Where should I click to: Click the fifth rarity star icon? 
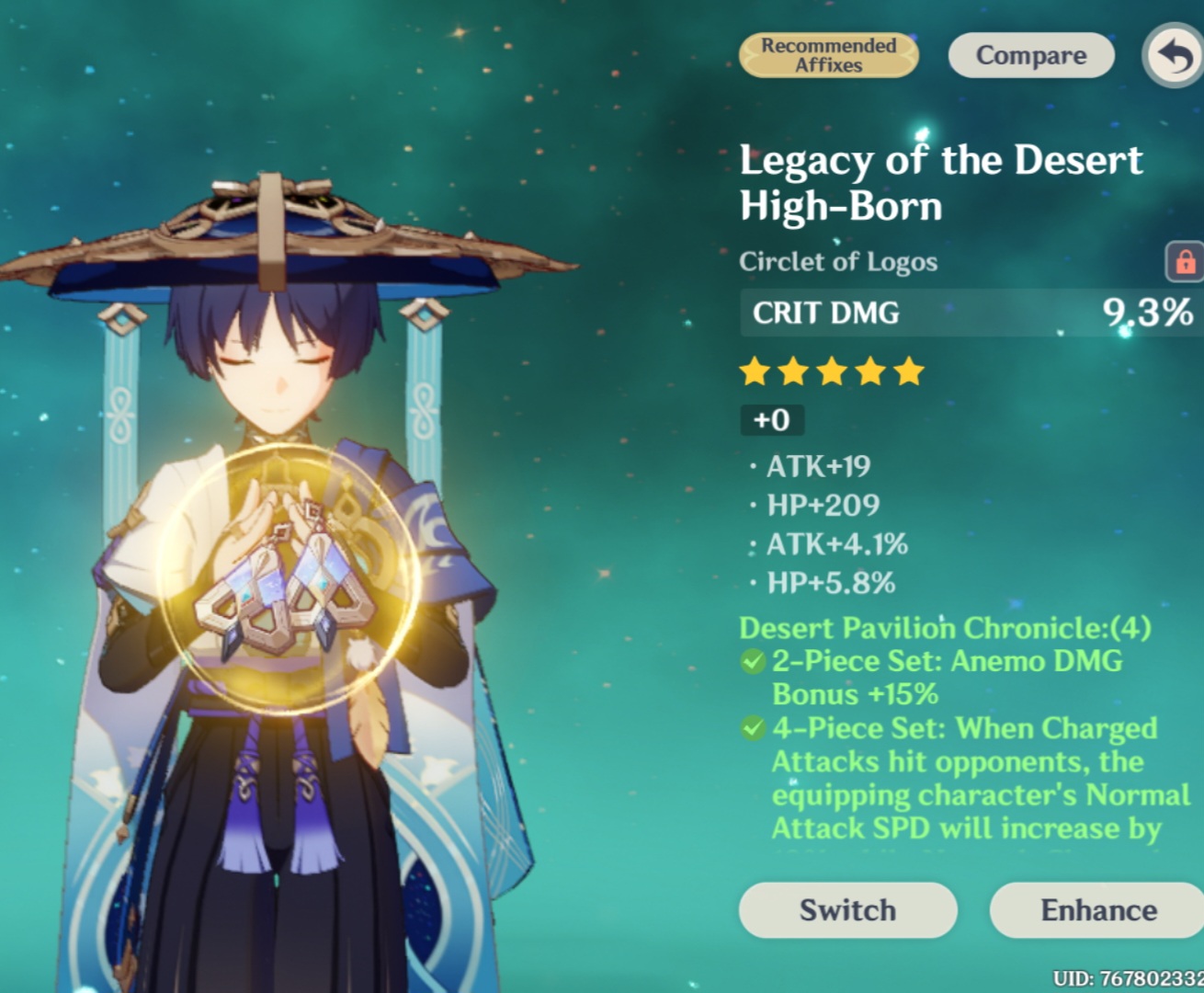tap(908, 371)
